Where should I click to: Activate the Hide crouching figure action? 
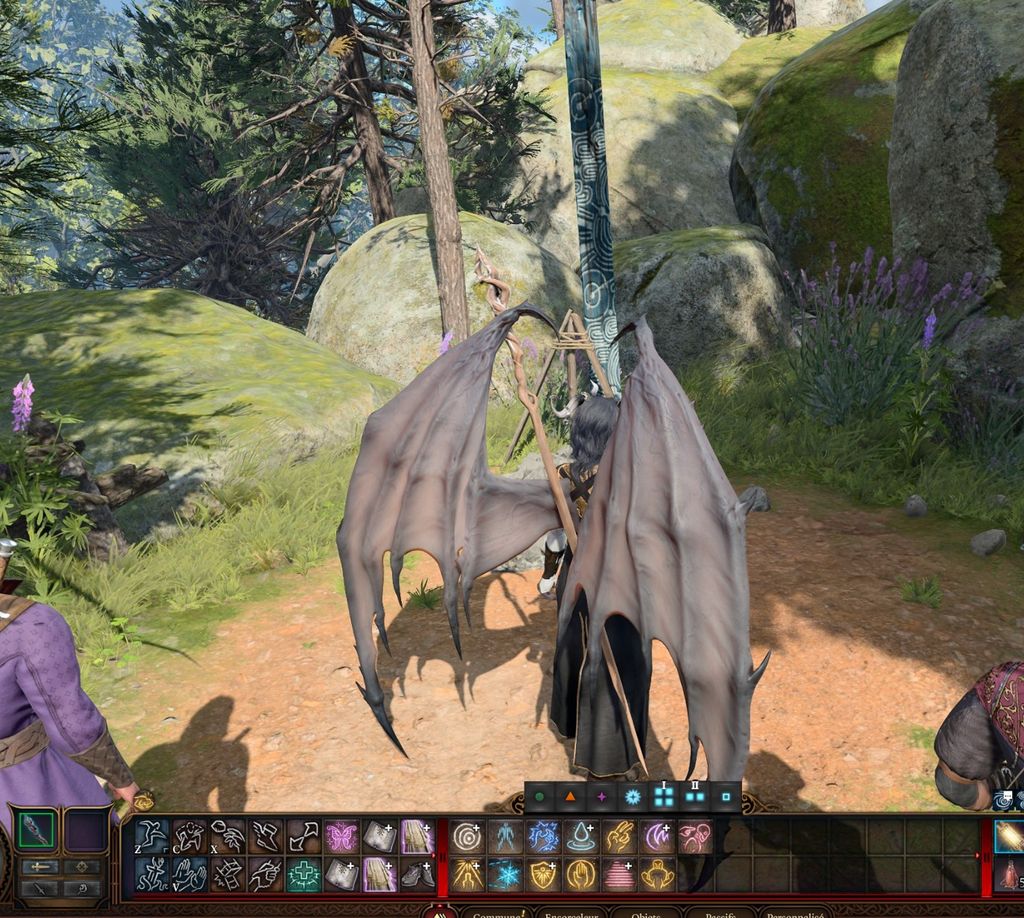click(x=189, y=836)
